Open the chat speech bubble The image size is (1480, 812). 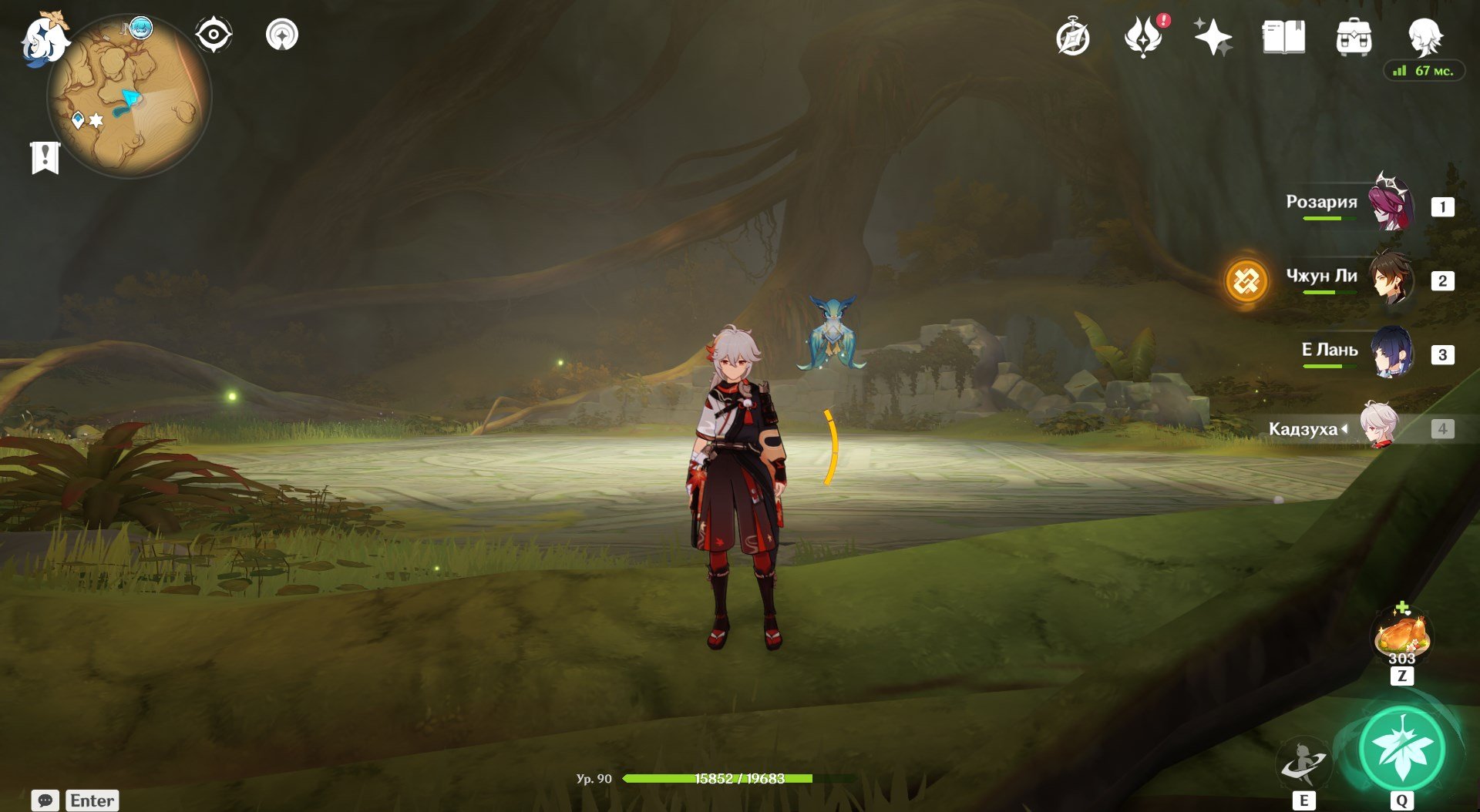(x=45, y=800)
